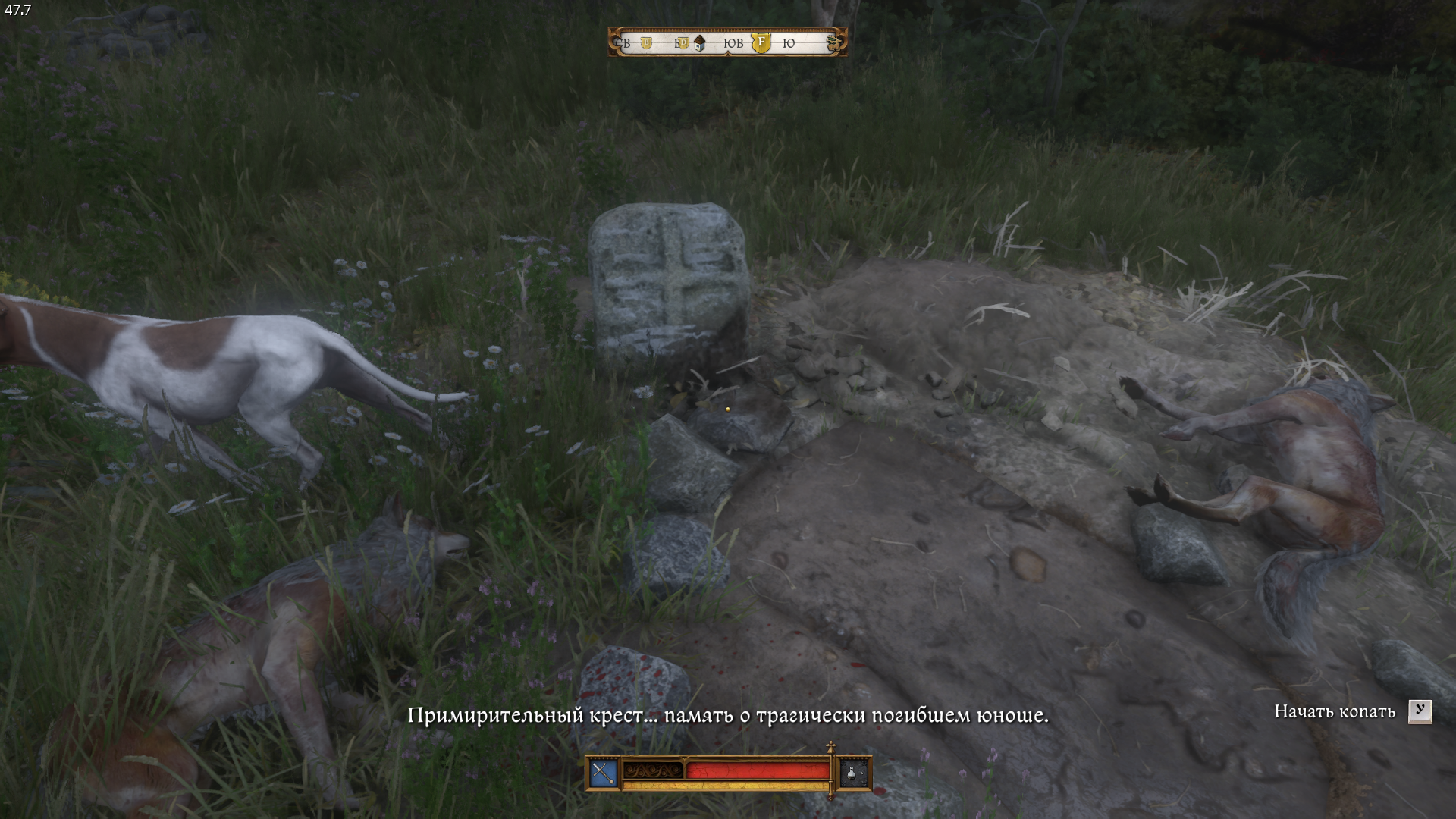Viewport: 1456px width, 819px height.
Task: Click the gold F quest shield on compass
Action: click(x=761, y=42)
